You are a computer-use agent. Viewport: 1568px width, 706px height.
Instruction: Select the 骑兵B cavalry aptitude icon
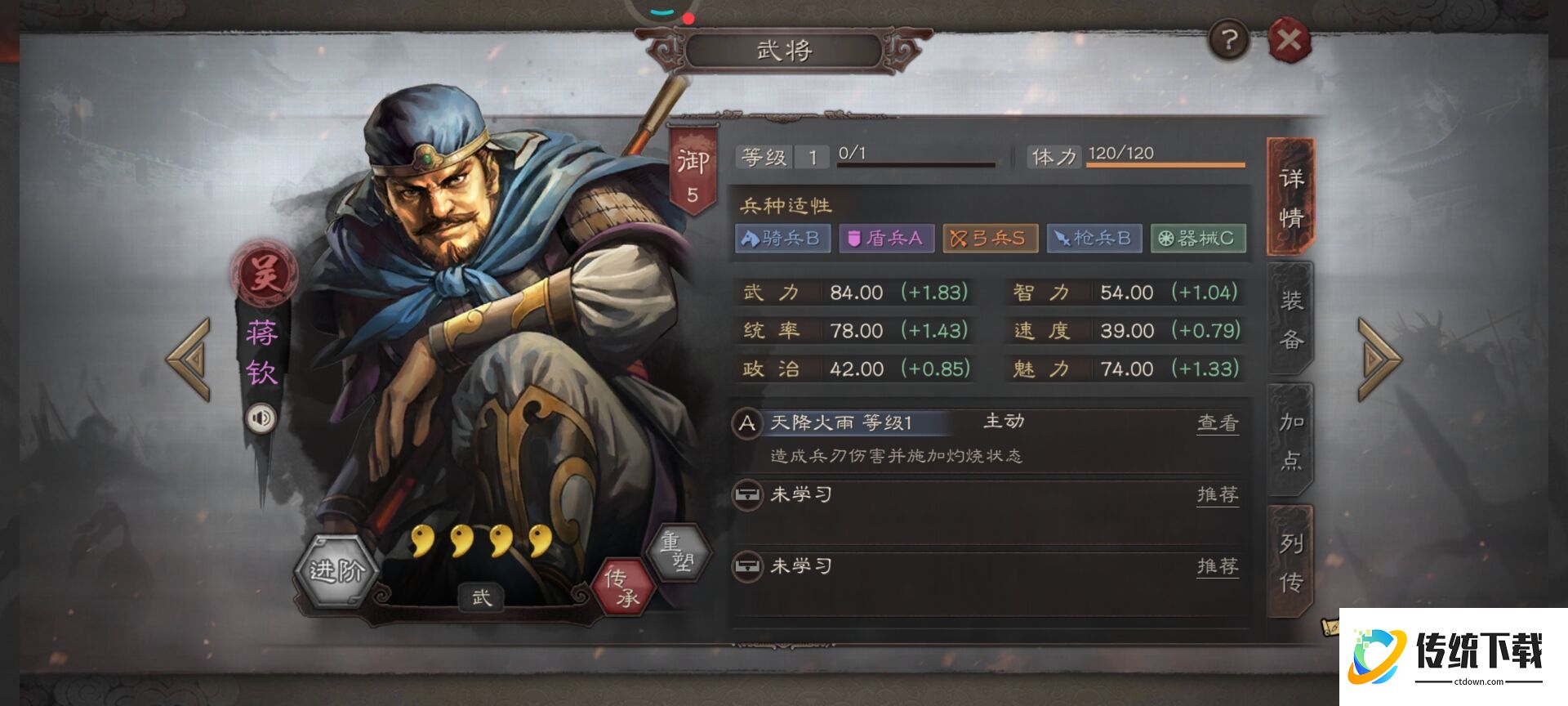click(x=784, y=238)
